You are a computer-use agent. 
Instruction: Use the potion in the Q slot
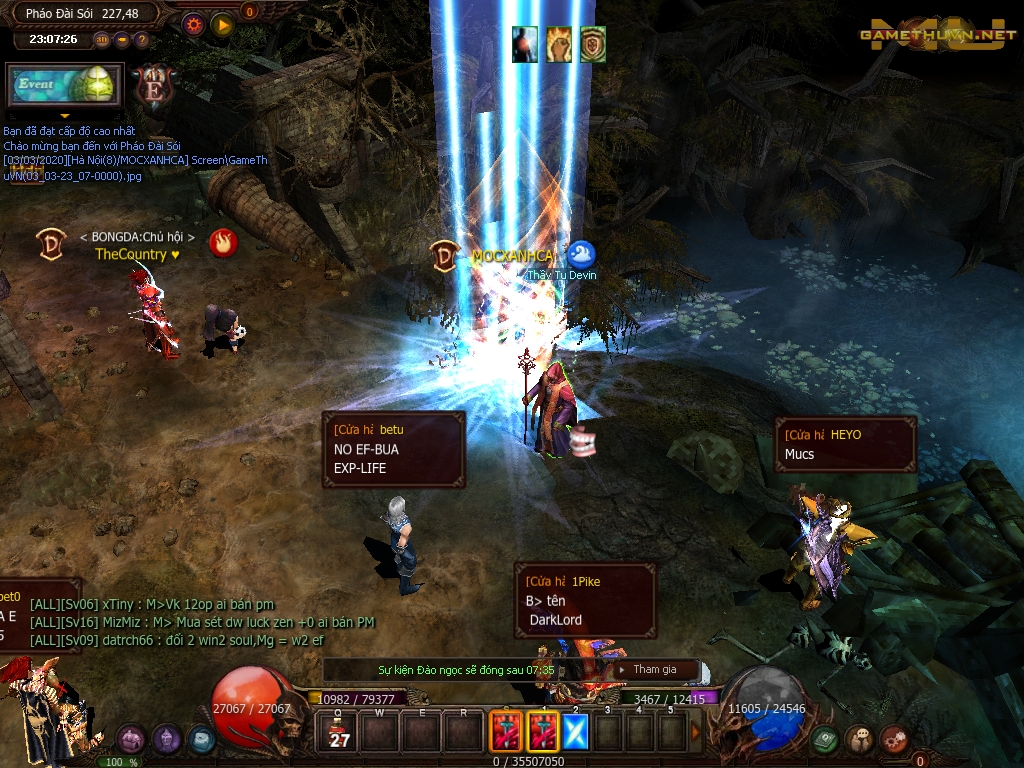click(340, 731)
